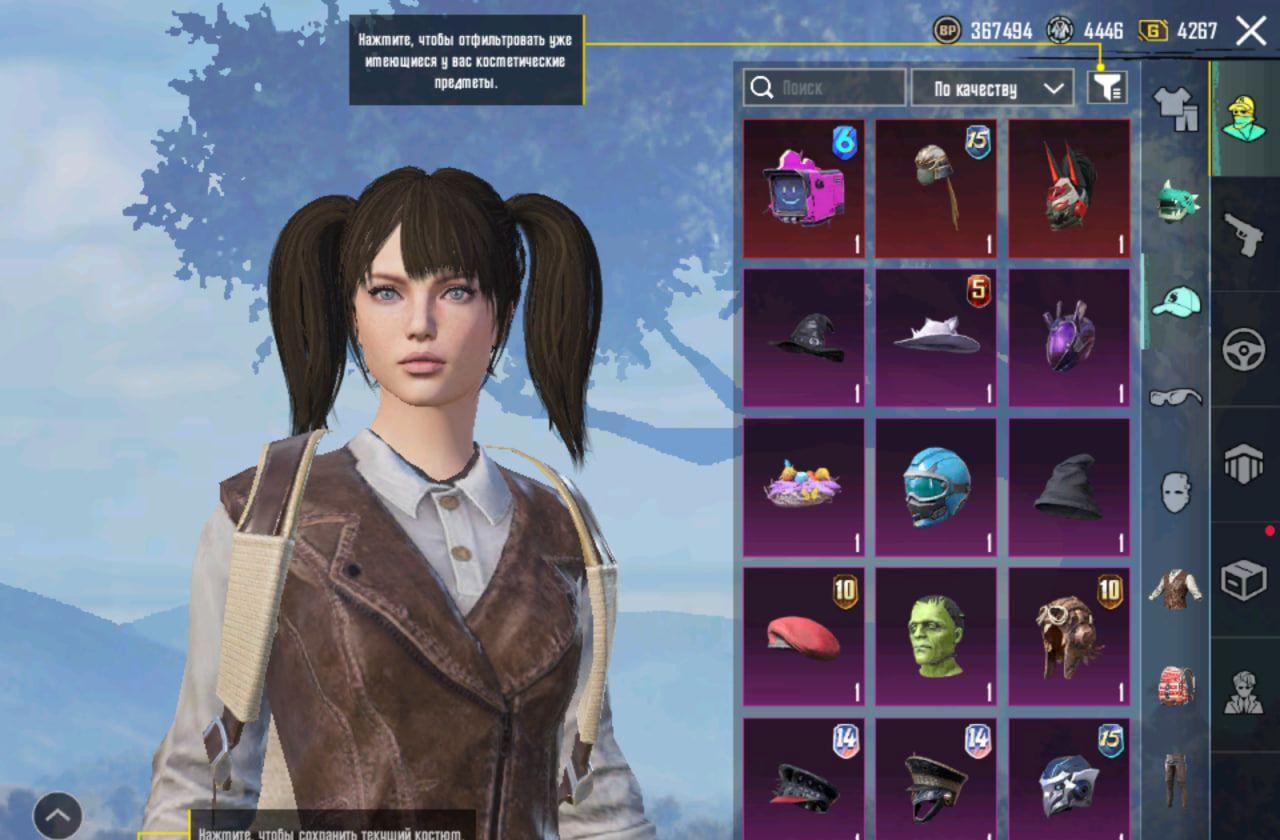Choose the blue racing helmet with goggles
Screen dimensions: 1280x840
tap(936, 487)
